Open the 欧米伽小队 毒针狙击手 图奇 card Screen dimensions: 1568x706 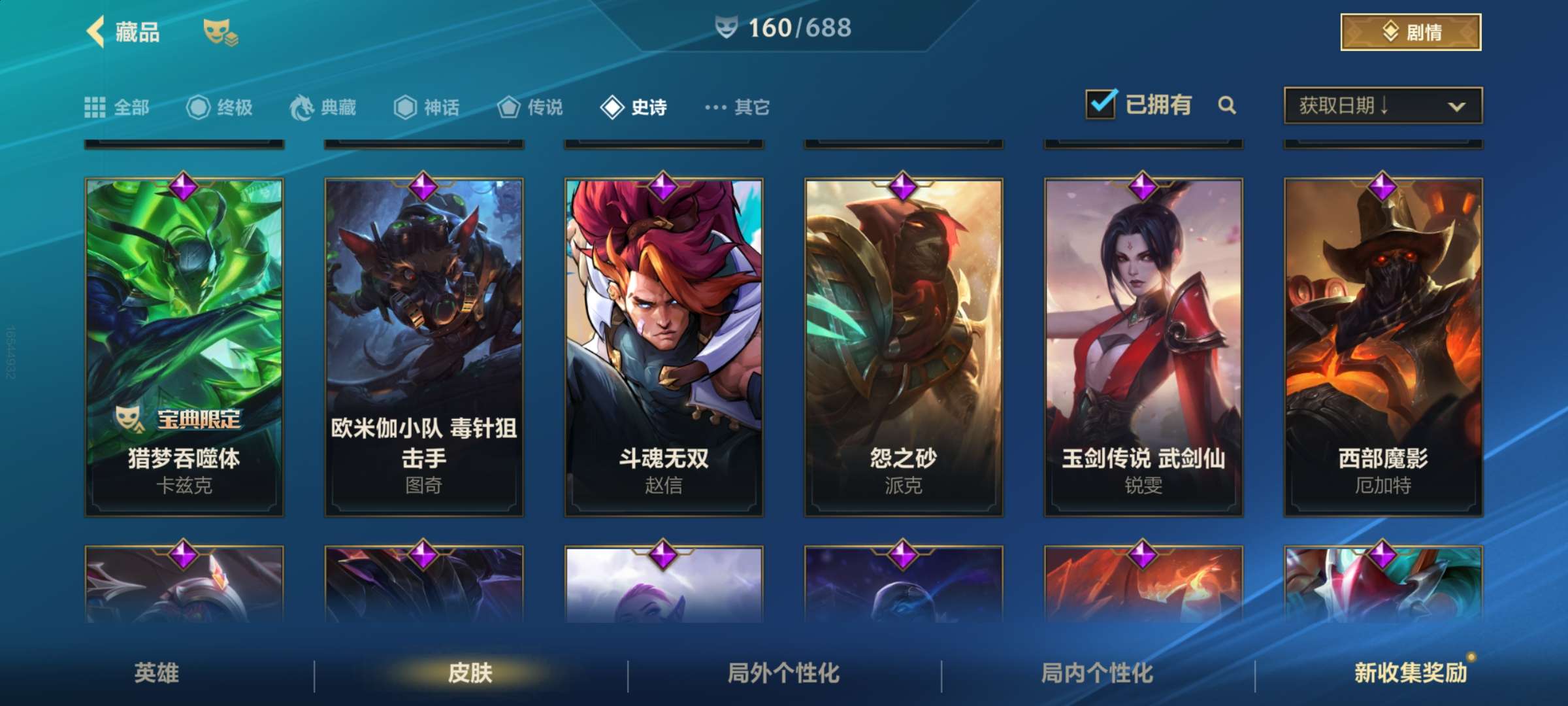tap(424, 346)
